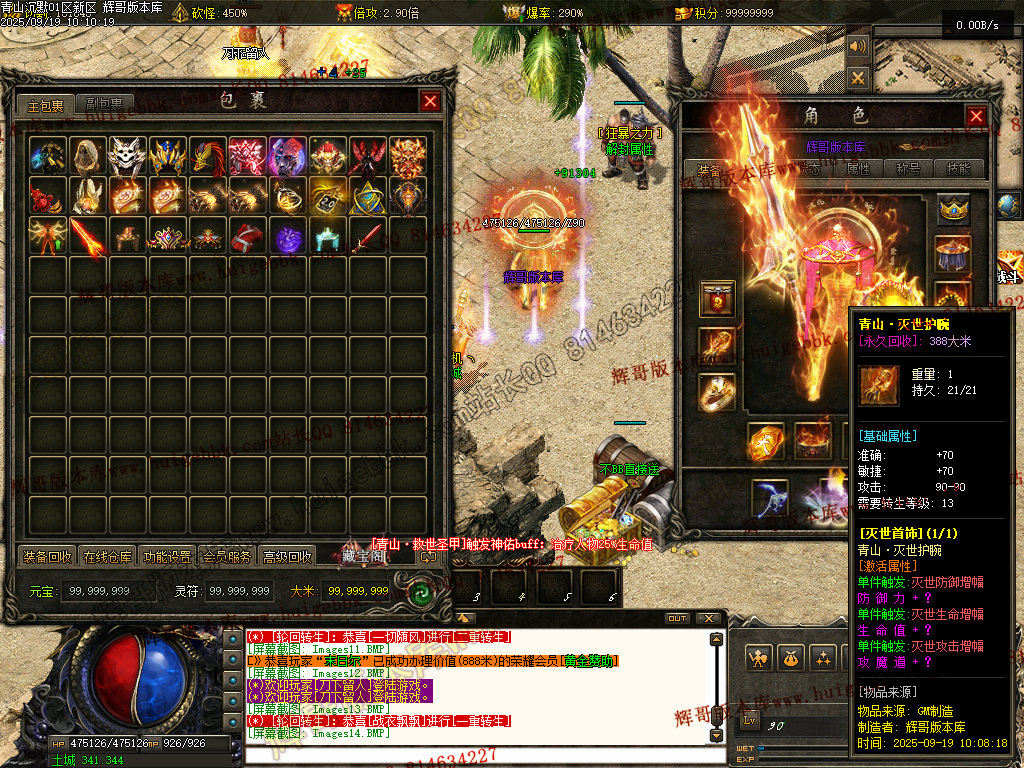Open the 会员服务 member services

pyautogui.click(x=227, y=557)
